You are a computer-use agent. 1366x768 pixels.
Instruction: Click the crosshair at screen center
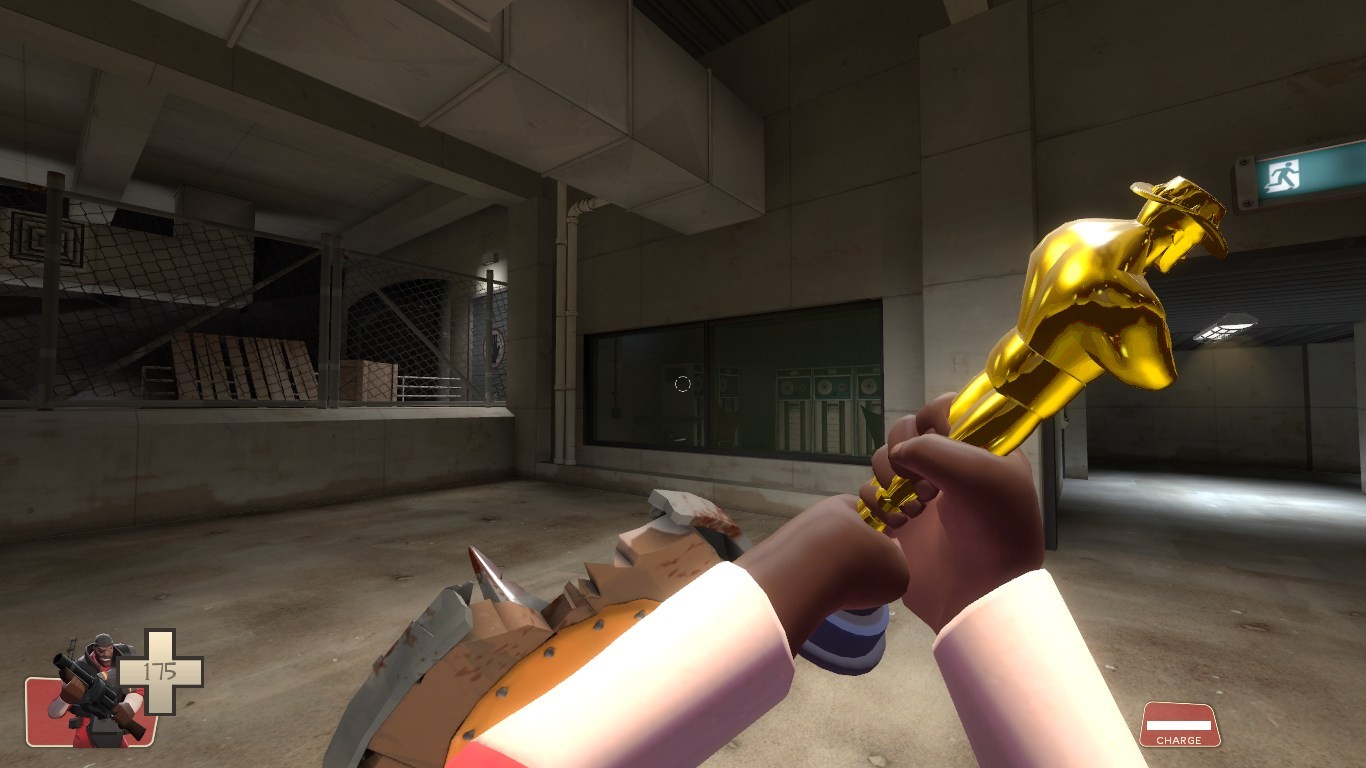[x=683, y=384]
